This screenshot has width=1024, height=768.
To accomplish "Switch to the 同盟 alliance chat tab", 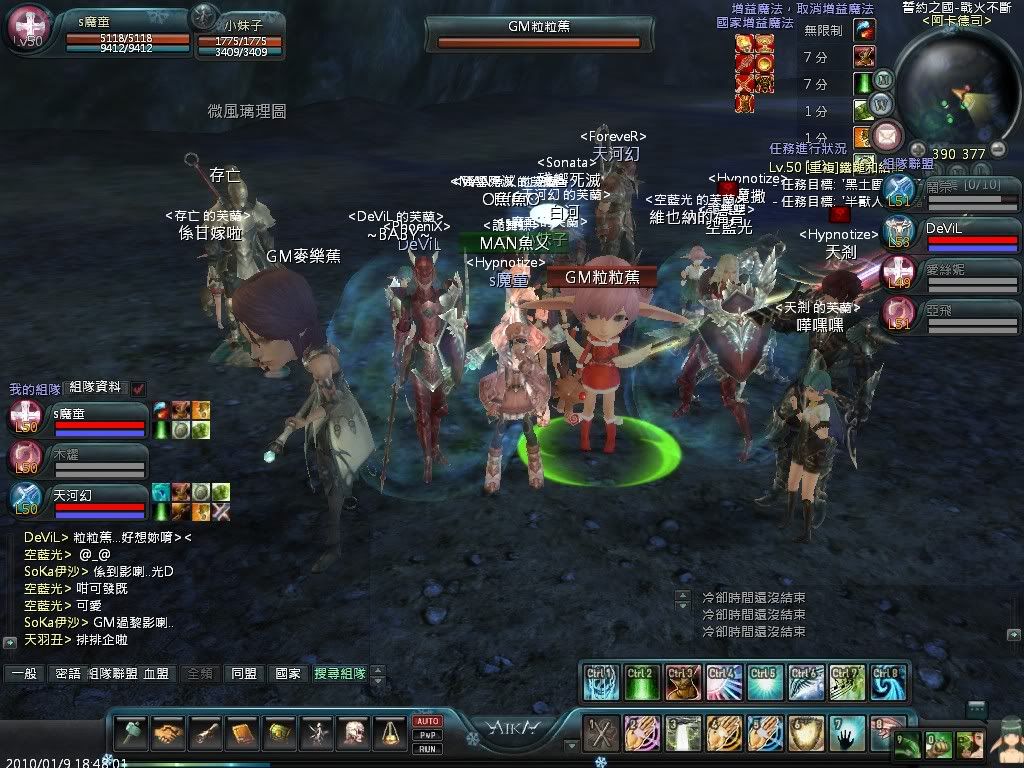I will (244, 674).
